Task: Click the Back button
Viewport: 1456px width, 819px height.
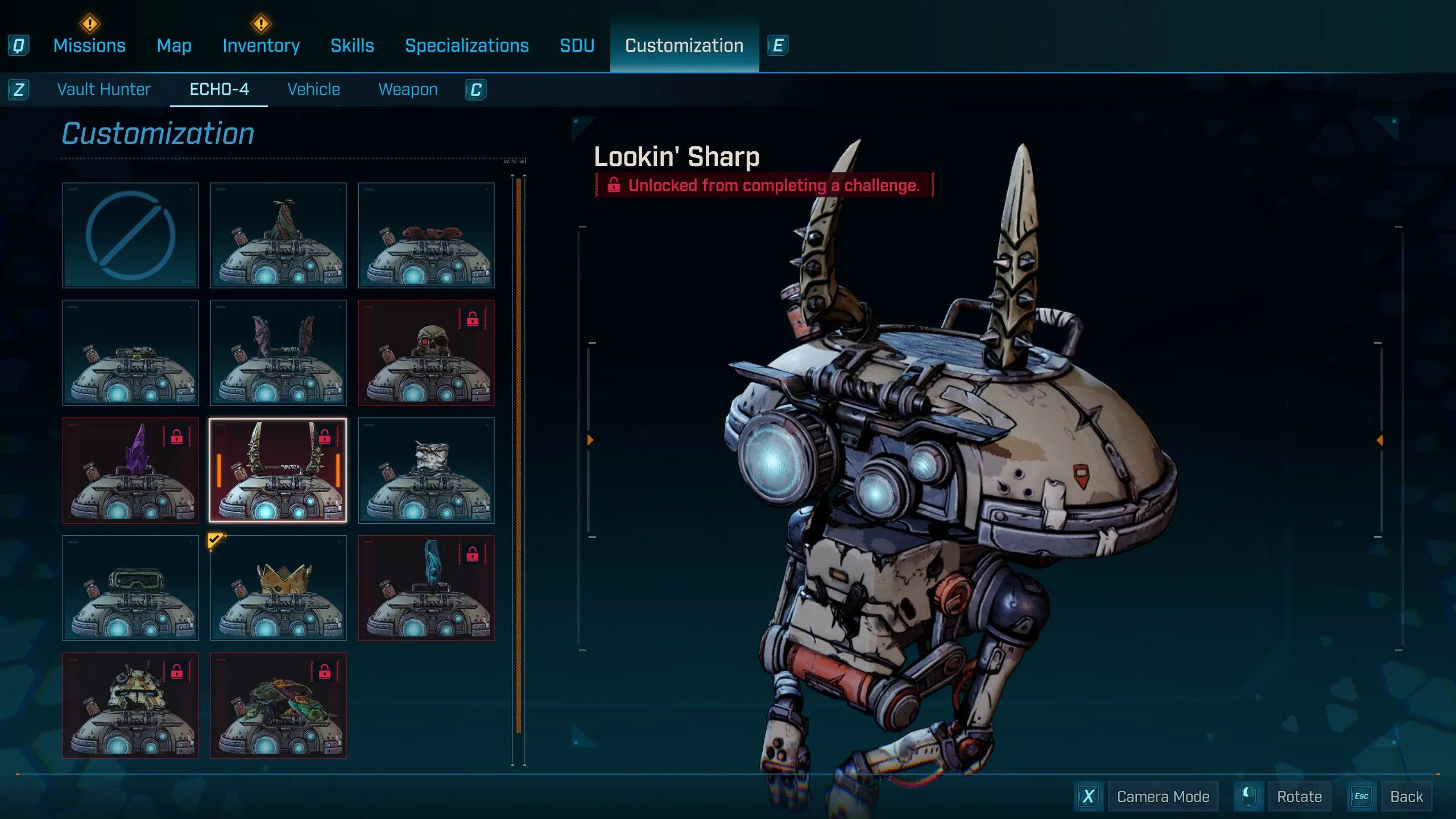Action: coord(1405,796)
